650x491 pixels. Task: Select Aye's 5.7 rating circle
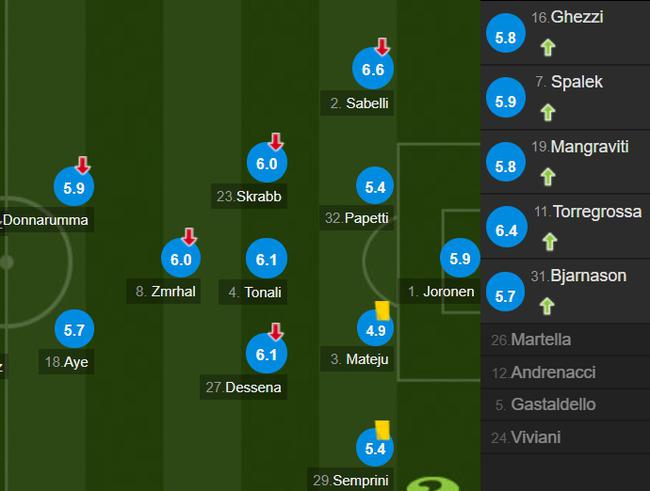pyautogui.click(x=74, y=329)
